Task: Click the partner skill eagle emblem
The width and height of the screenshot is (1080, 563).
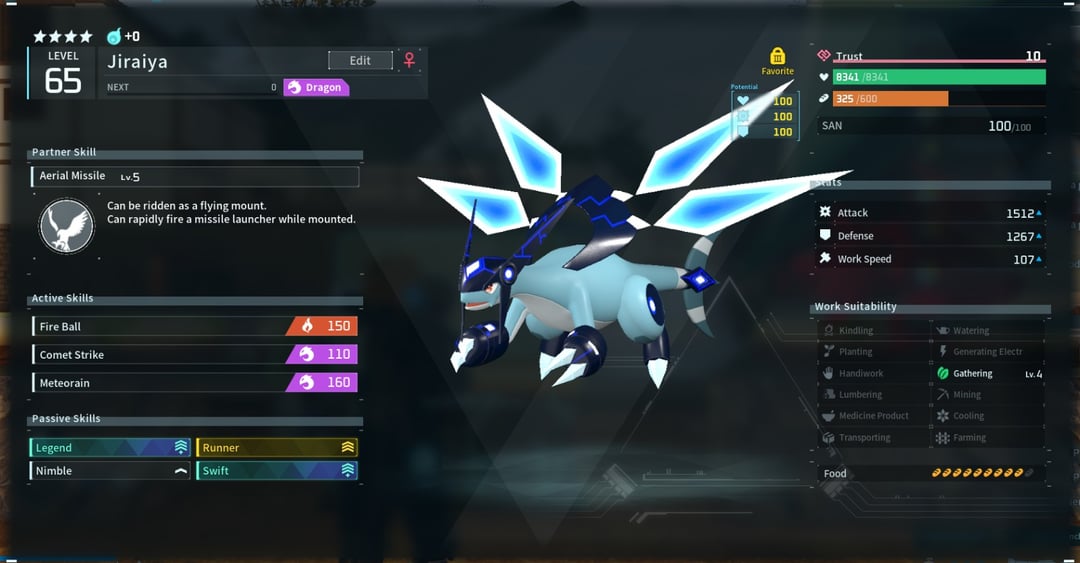Action: point(66,226)
